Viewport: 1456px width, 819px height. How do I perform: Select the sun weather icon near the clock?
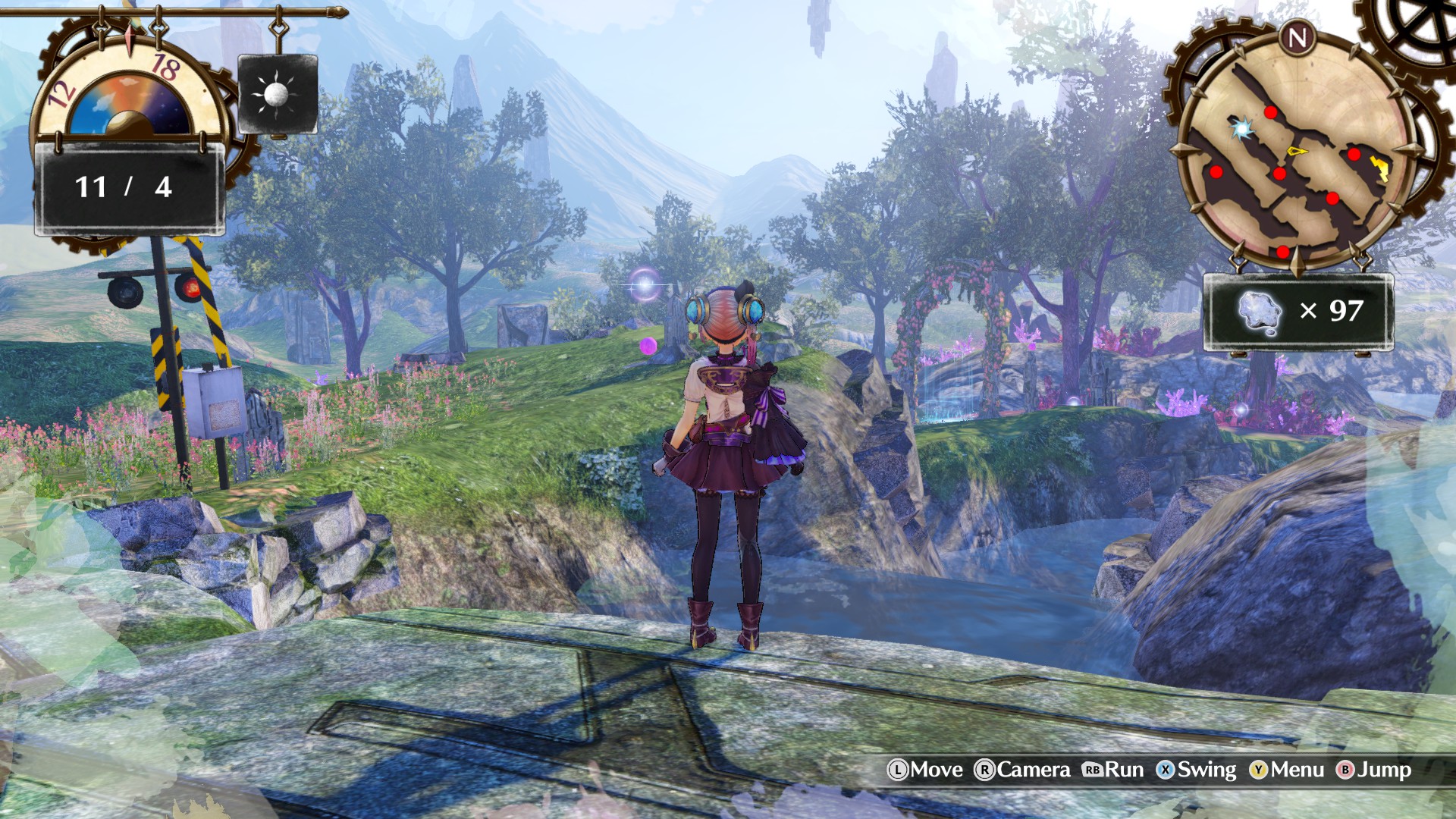(x=277, y=93)
